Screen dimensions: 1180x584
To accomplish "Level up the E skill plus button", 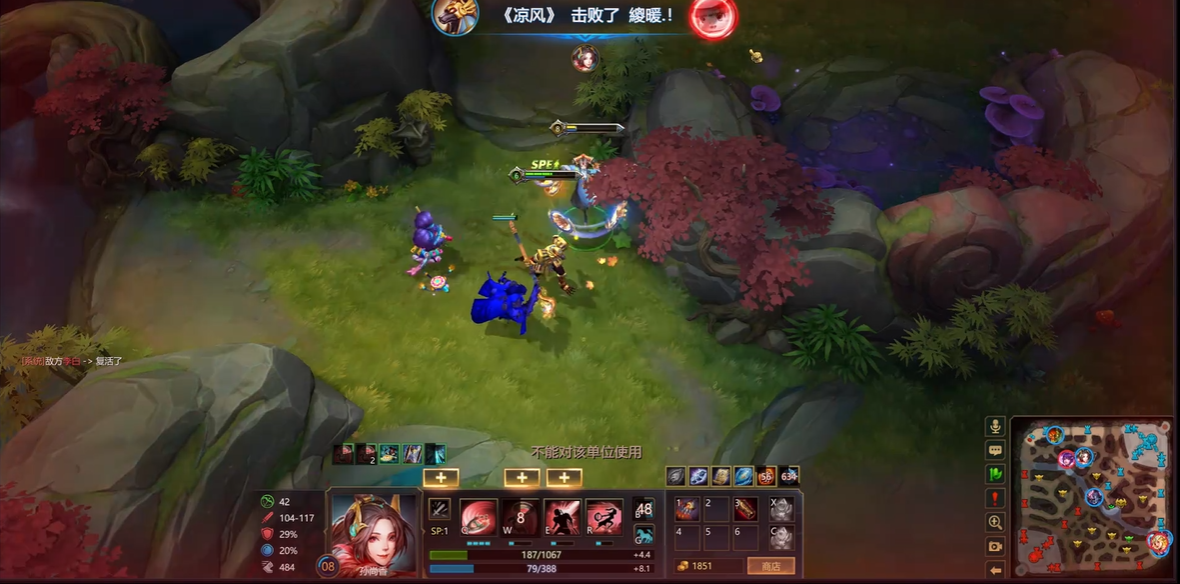I will coord(564,478).
